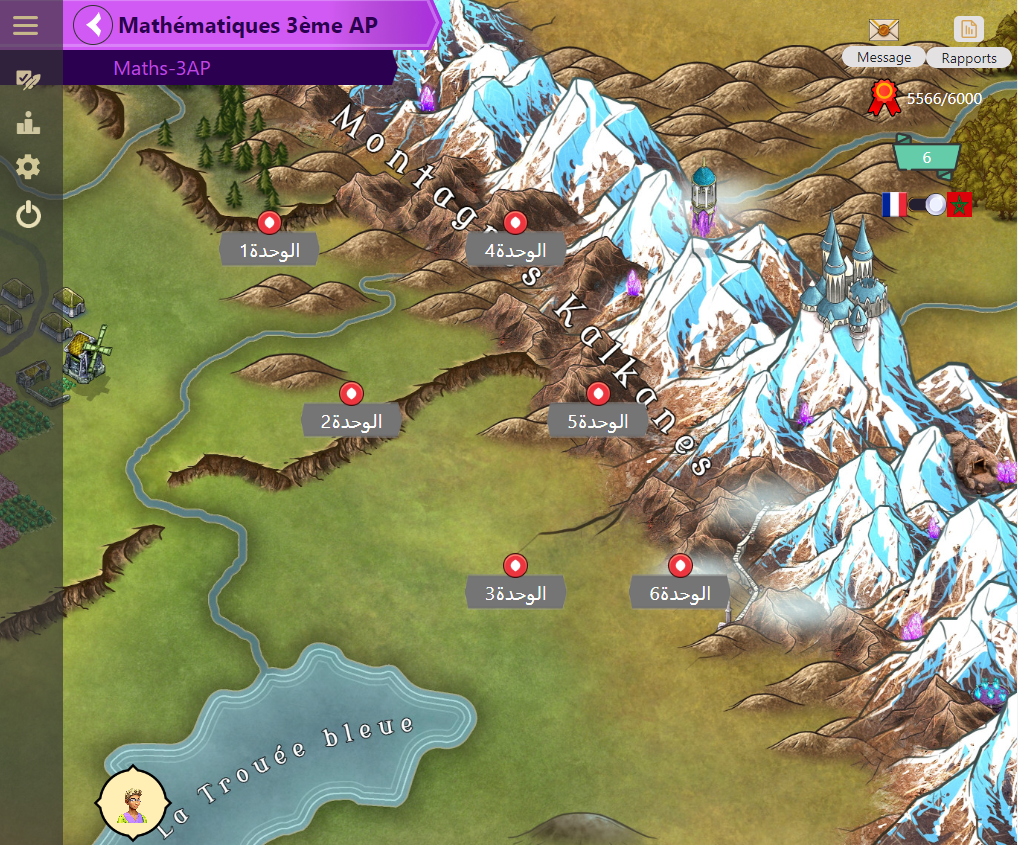Click the player avatar portrait

[x=129, y=801]
